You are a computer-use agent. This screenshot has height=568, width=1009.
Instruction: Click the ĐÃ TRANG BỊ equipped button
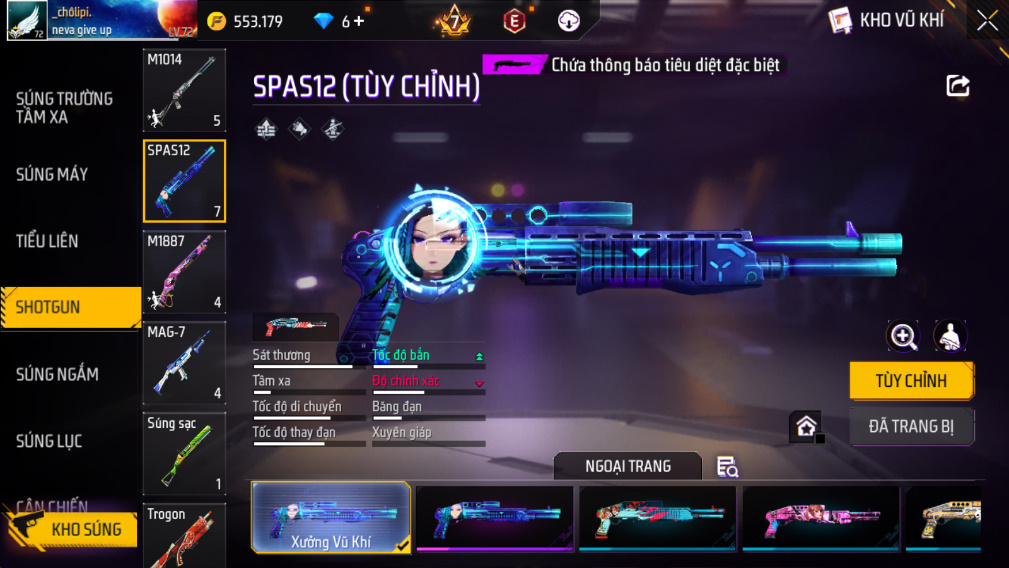pyautogui.click(x=911, y=427)
